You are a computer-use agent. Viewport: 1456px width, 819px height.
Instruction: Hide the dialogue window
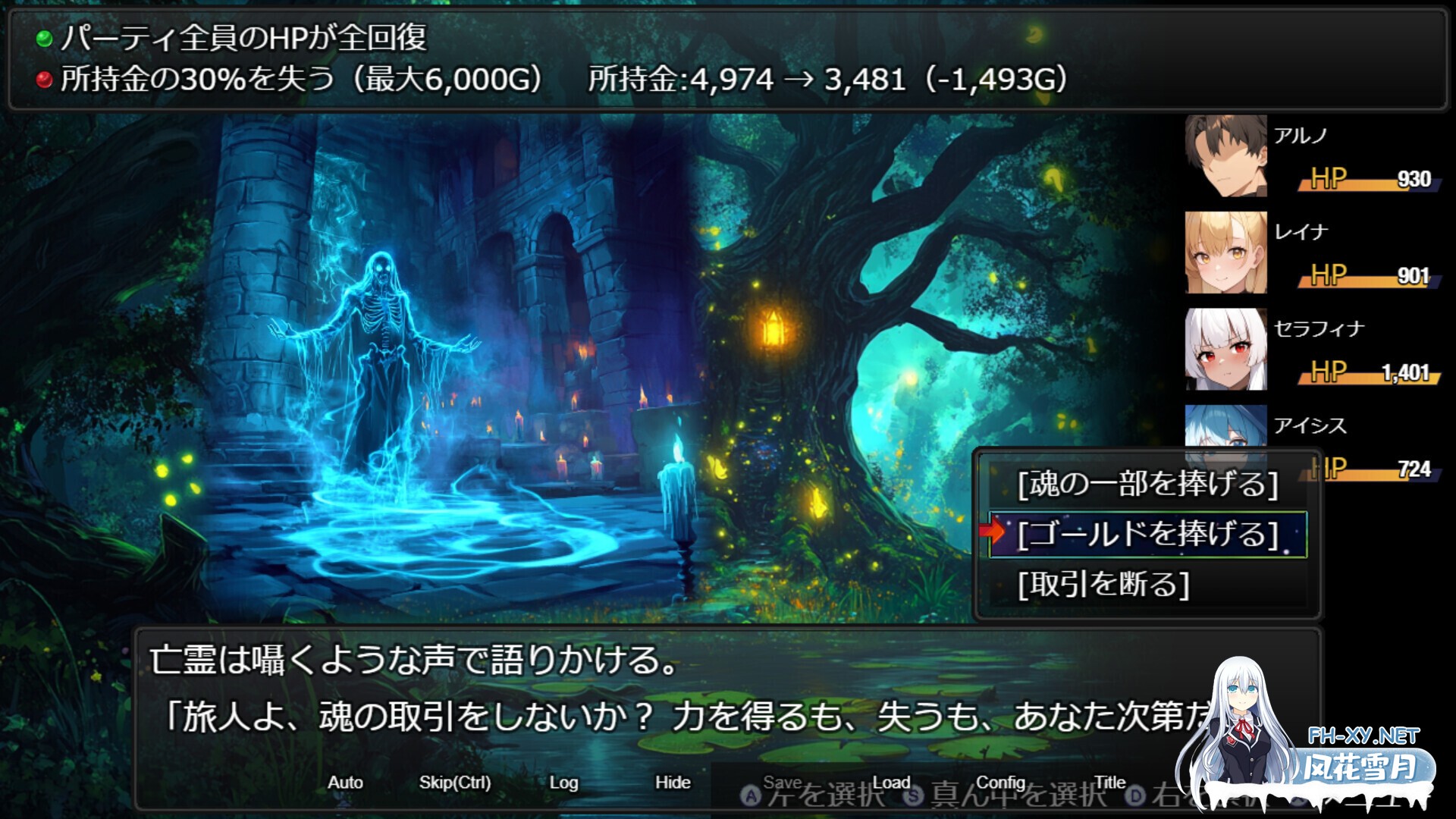[673, 782]
